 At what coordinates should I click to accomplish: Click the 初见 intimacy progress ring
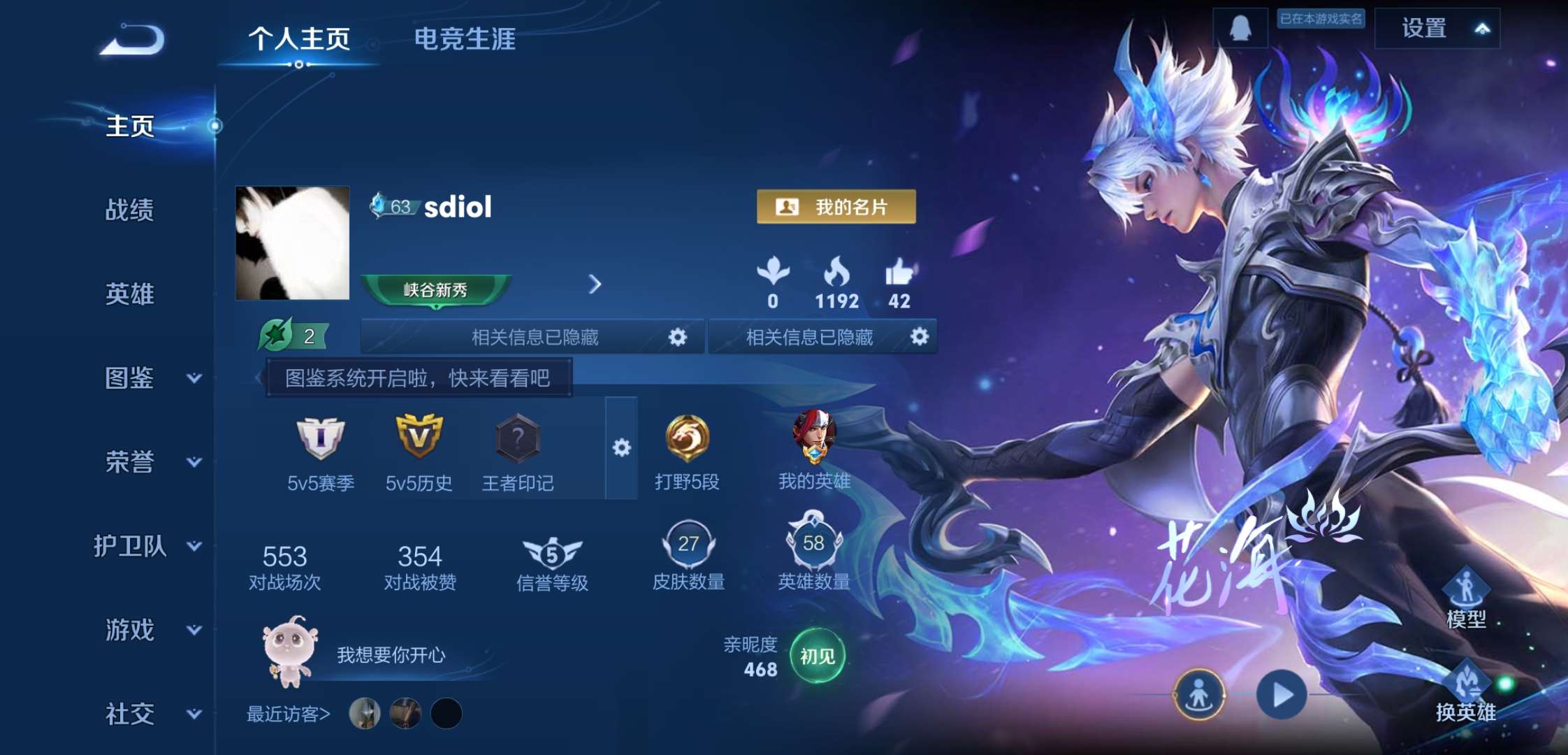tap(816, 655)
